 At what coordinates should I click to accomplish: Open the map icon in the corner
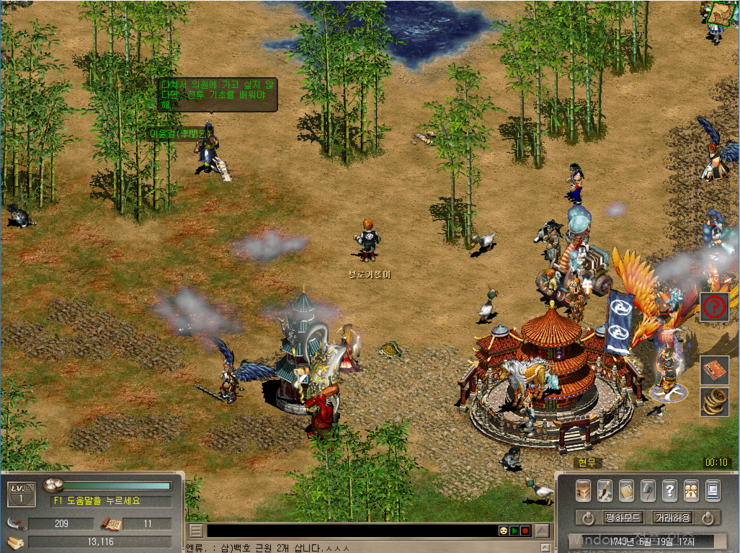pos(720,14)
